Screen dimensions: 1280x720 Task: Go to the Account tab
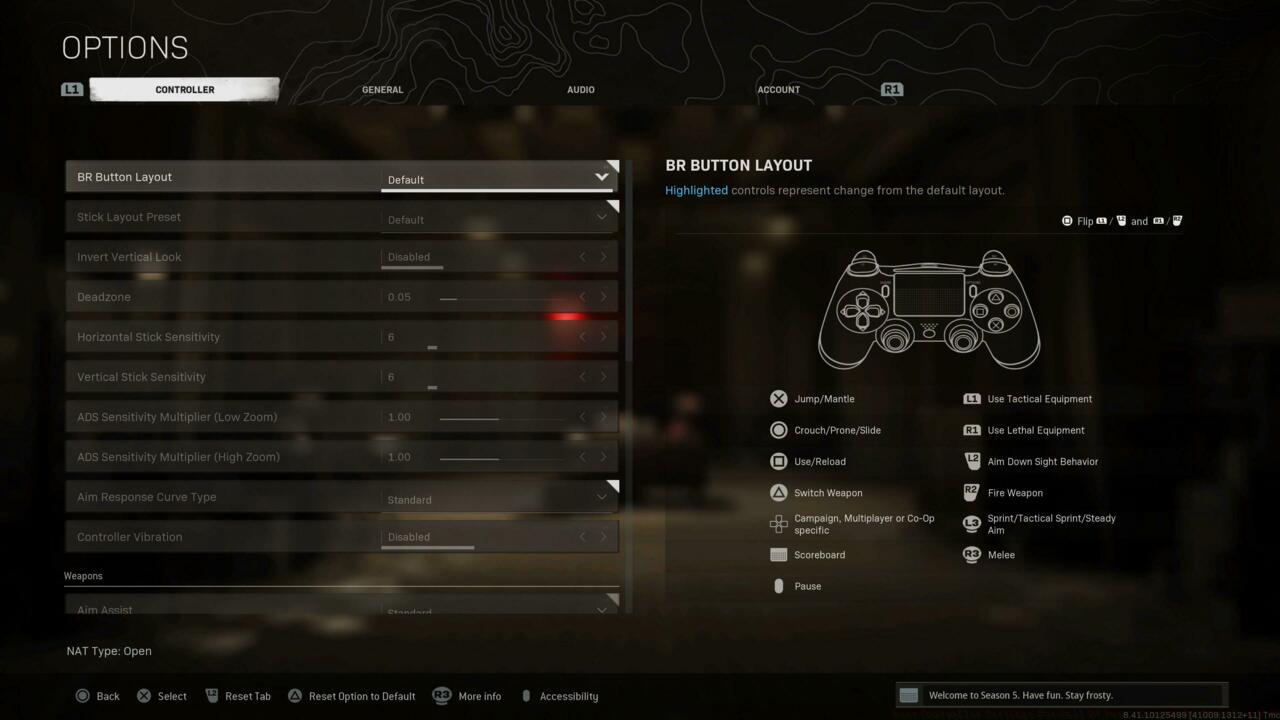[x=778, y=90]
